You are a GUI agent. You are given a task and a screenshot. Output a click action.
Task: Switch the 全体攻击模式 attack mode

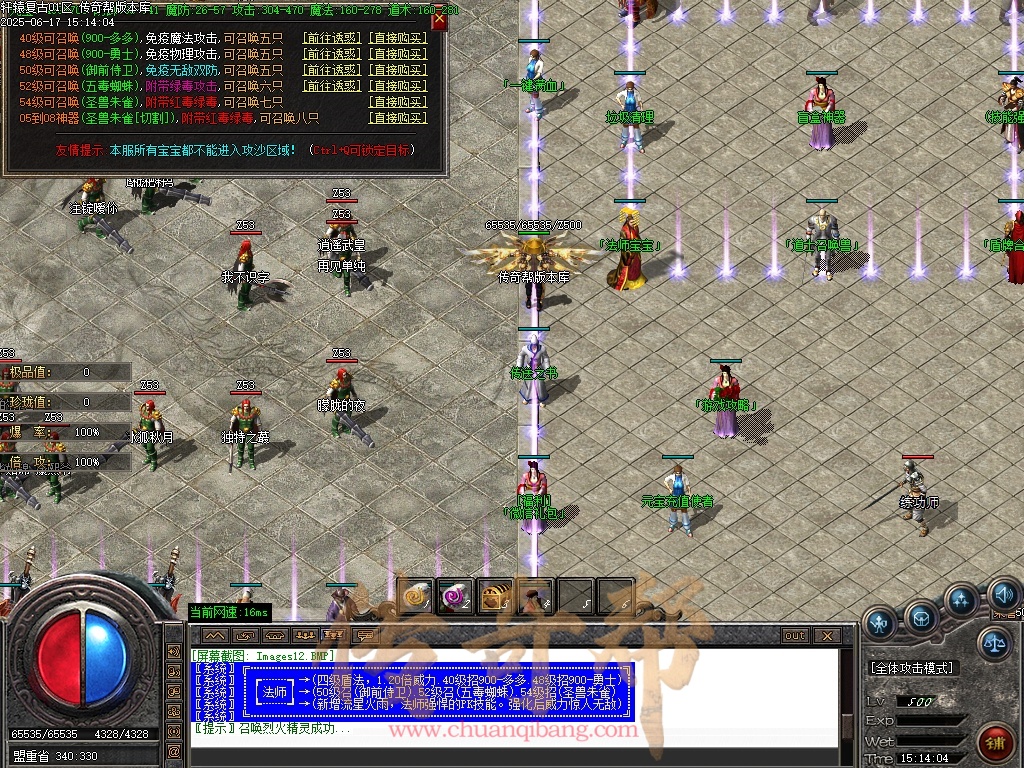[912, 668]
